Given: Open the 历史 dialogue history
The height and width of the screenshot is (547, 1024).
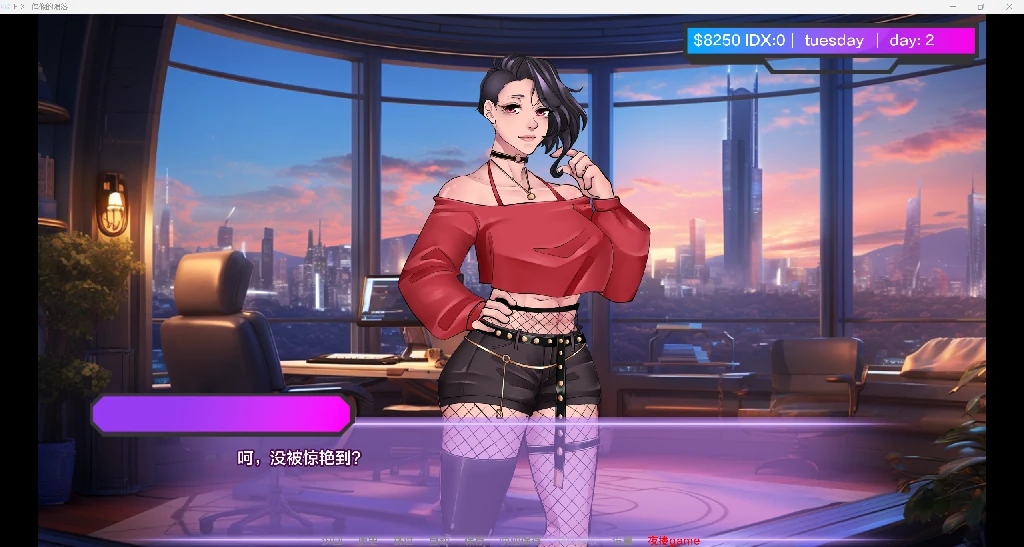Looking at the screenshot, I should (368, 541).
